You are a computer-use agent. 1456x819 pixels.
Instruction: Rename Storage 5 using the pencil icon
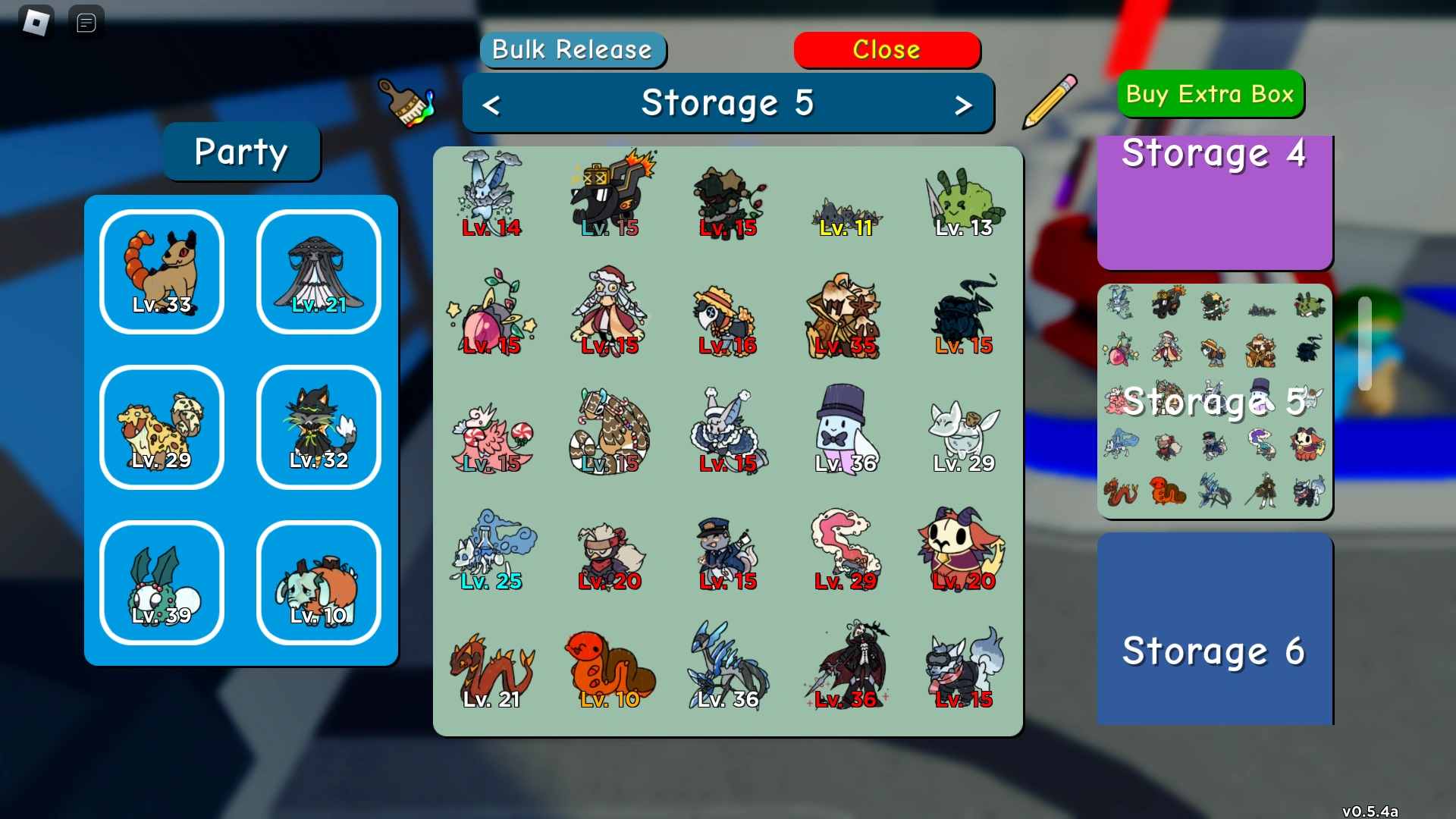1050,102
